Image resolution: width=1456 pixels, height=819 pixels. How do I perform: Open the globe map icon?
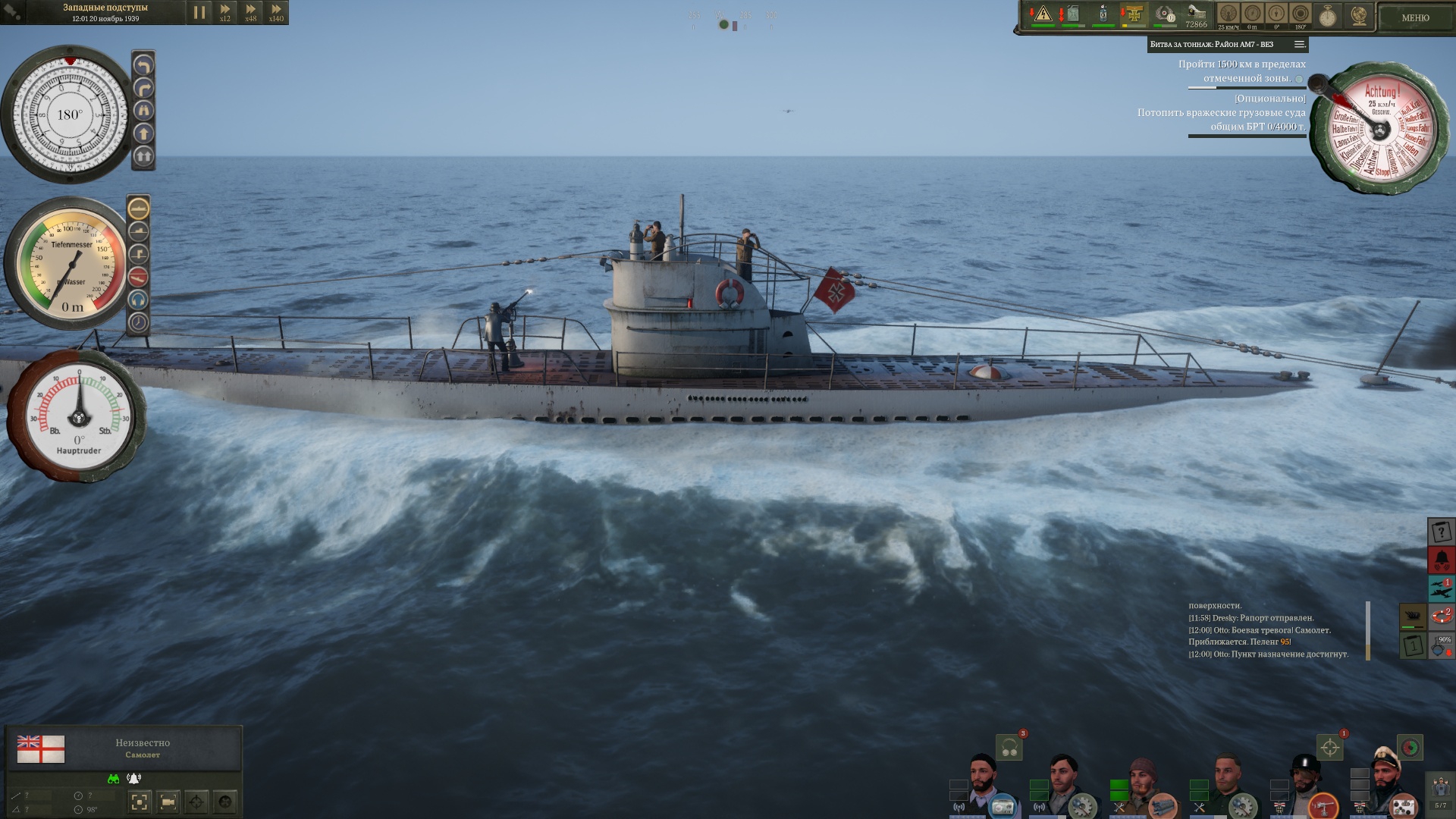click(1358, 15)
